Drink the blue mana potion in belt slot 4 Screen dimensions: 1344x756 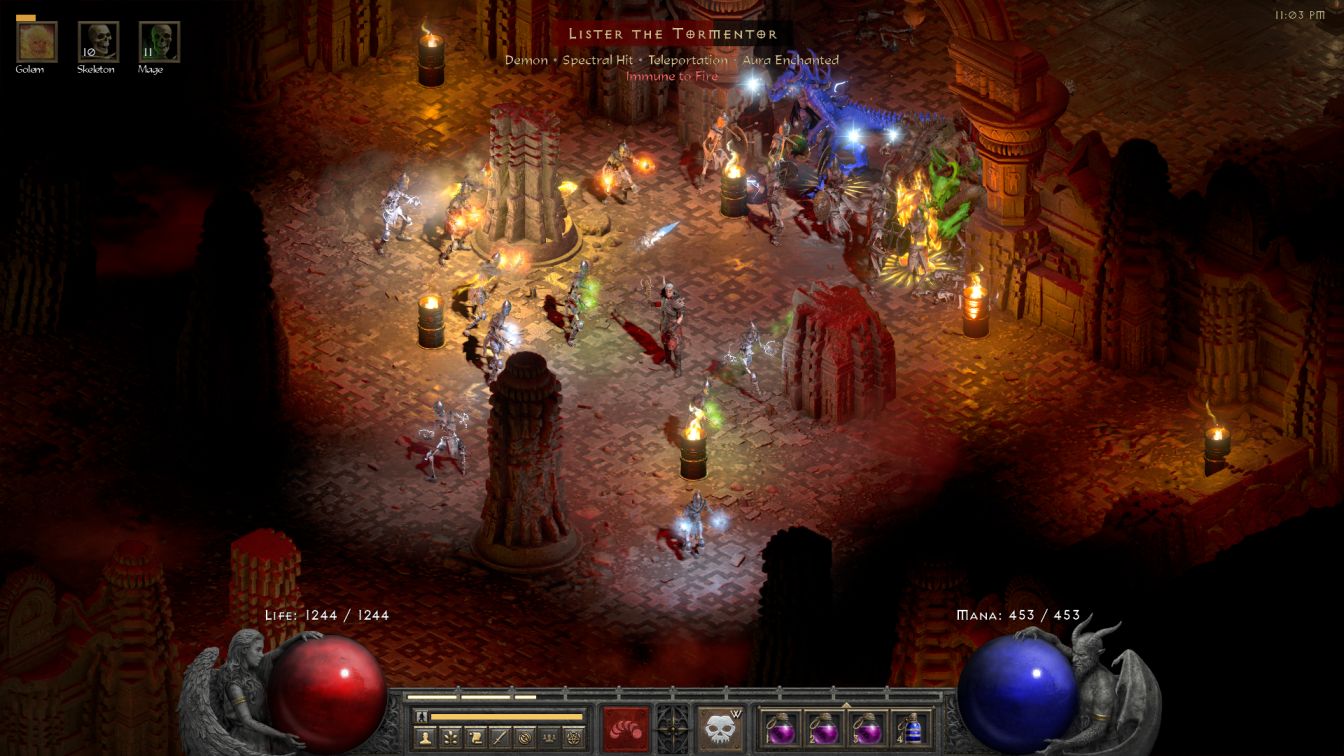(910, 728)
